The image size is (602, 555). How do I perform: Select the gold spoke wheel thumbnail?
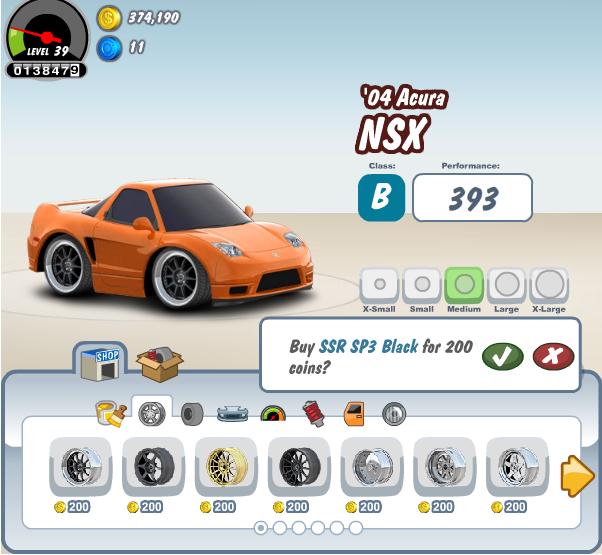tap(226, 466)
